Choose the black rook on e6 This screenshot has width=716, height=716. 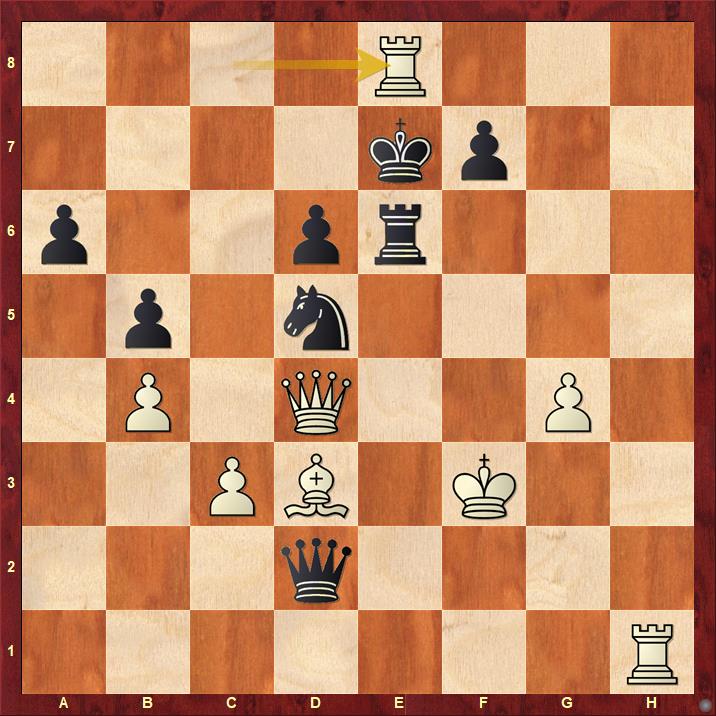coord(400,234)
